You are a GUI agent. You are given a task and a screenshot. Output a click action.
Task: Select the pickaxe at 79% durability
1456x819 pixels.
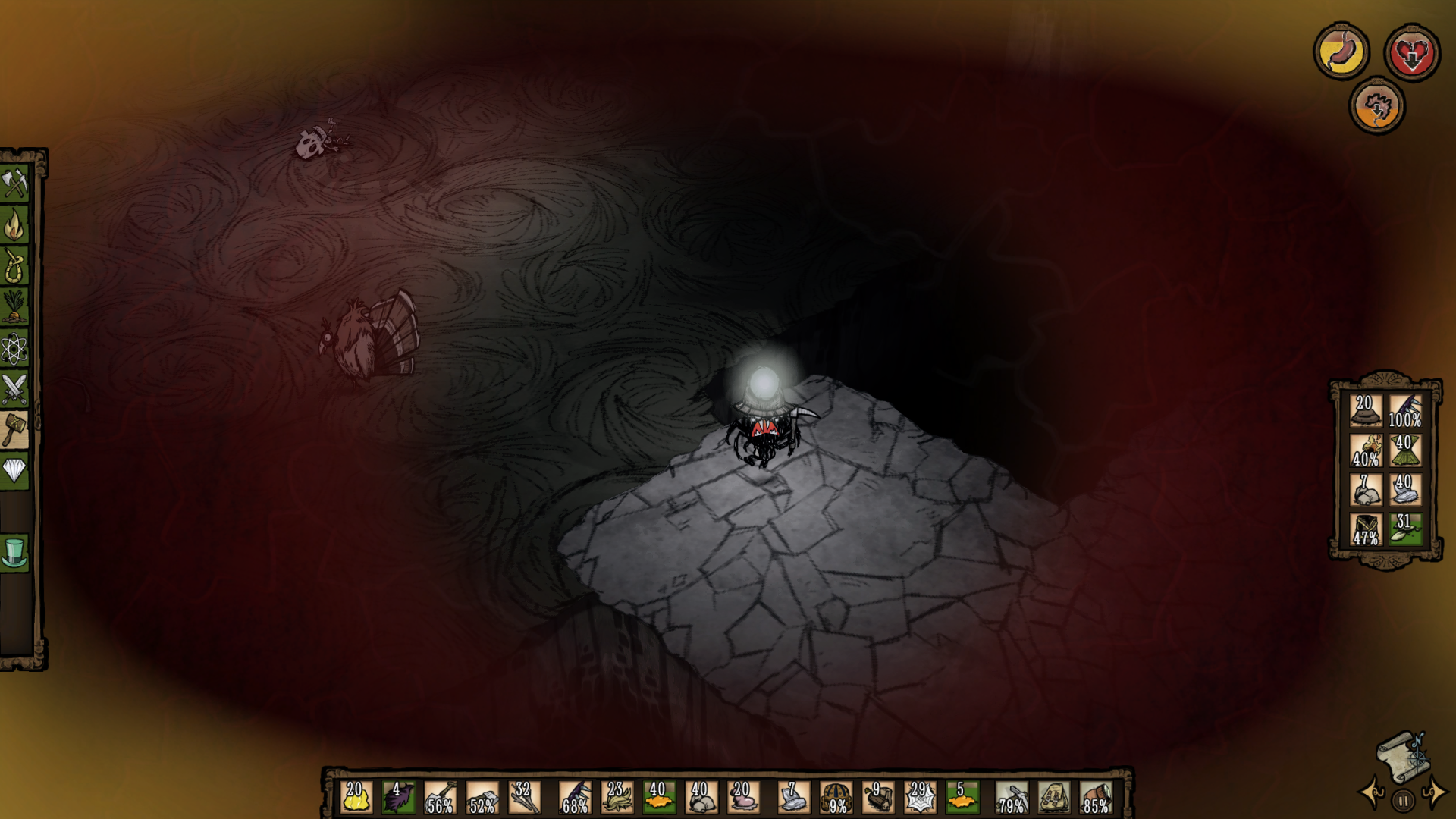1012,798
